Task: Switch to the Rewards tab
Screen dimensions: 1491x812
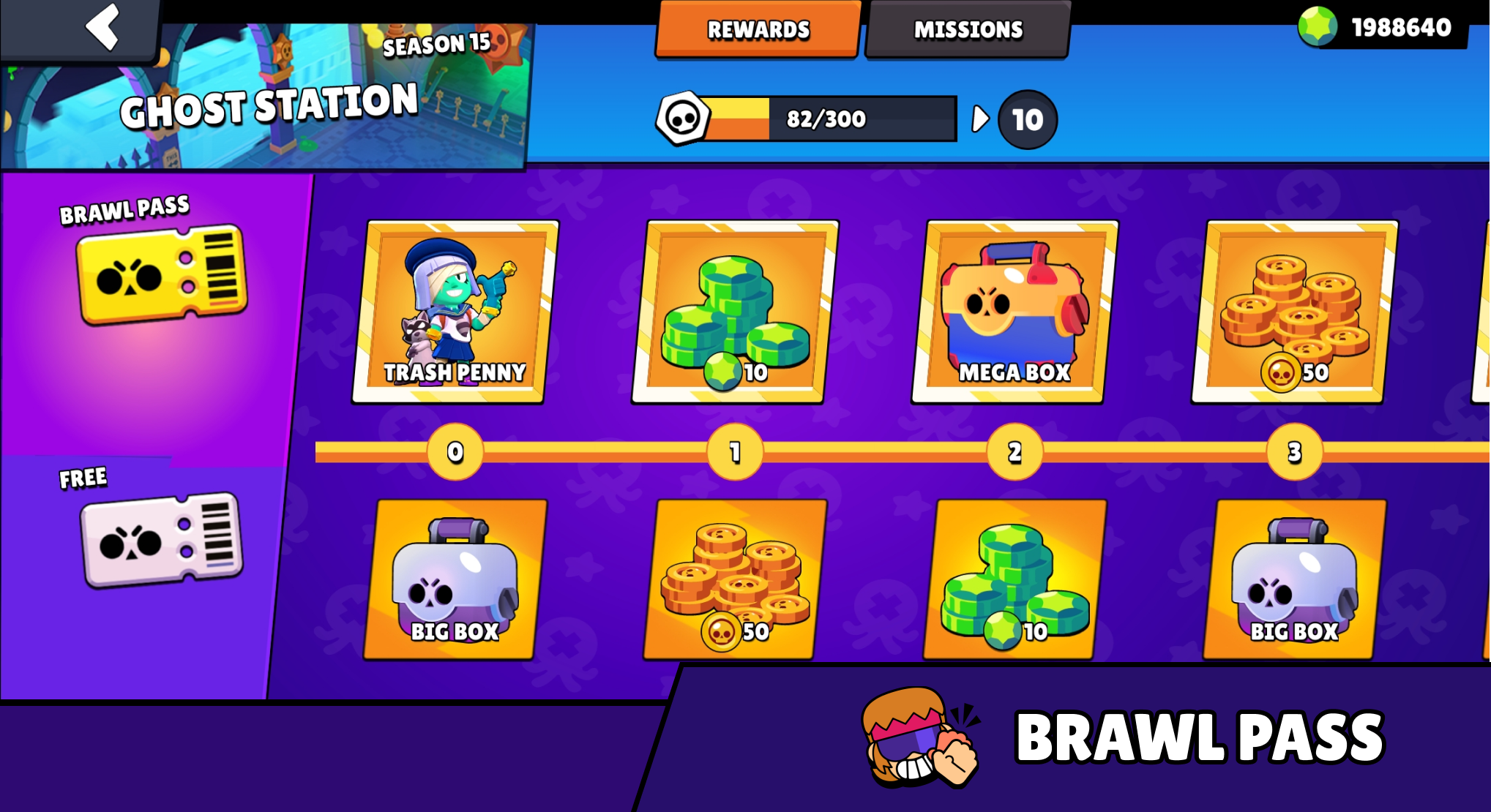Action: [758, 30]
